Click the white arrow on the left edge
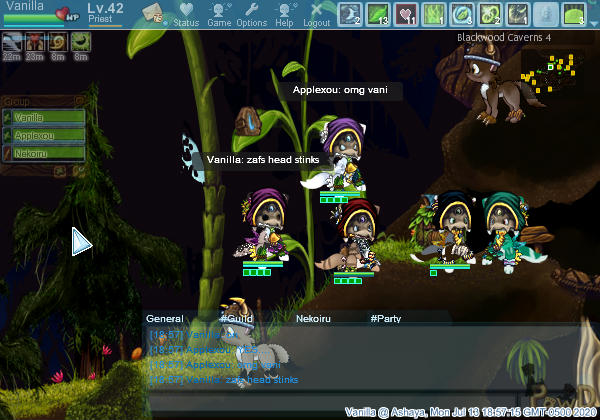The width and height of the screenshot is (600, 420). (81, 241)
